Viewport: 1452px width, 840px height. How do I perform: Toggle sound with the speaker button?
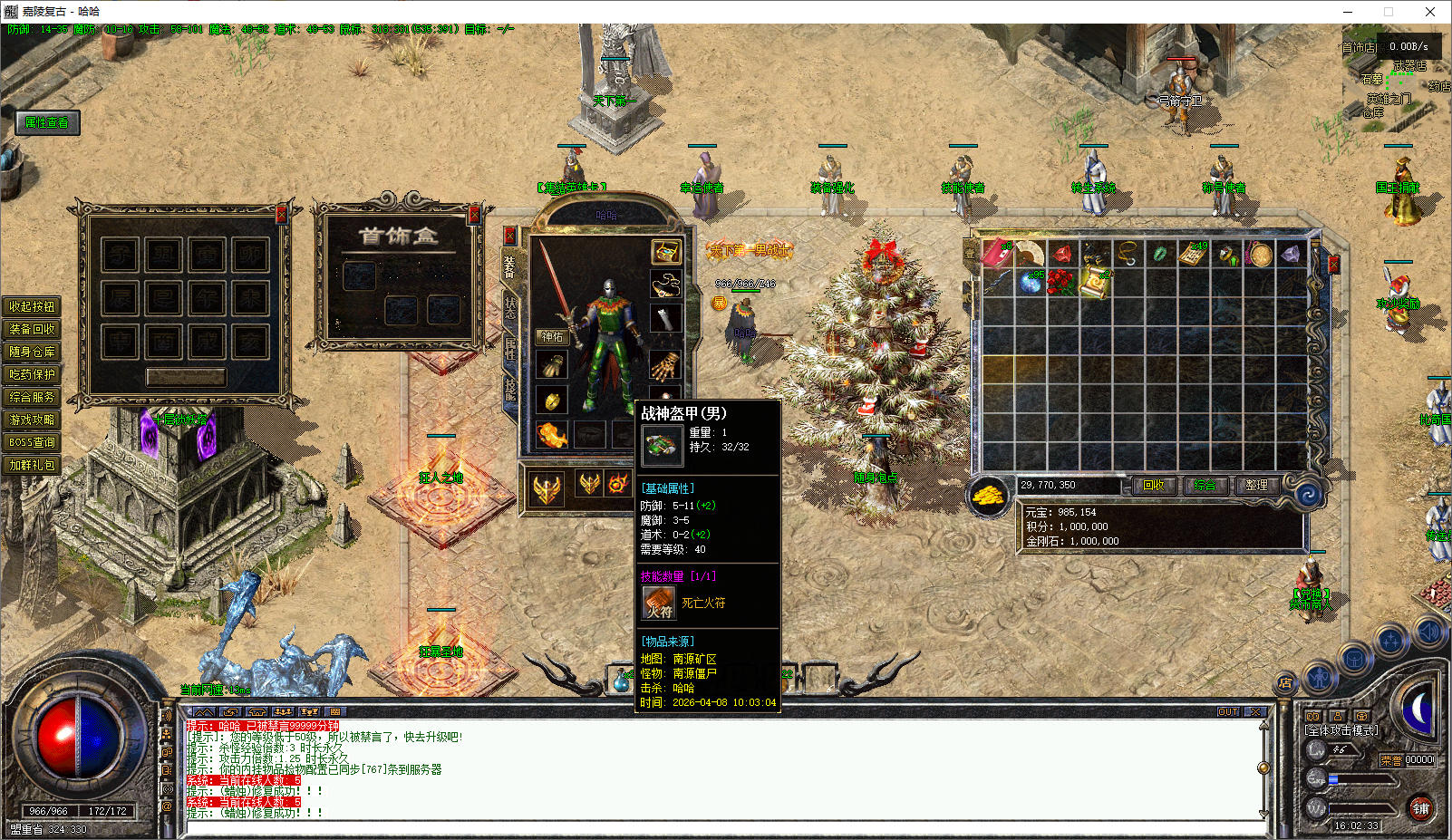[1428, 632]
